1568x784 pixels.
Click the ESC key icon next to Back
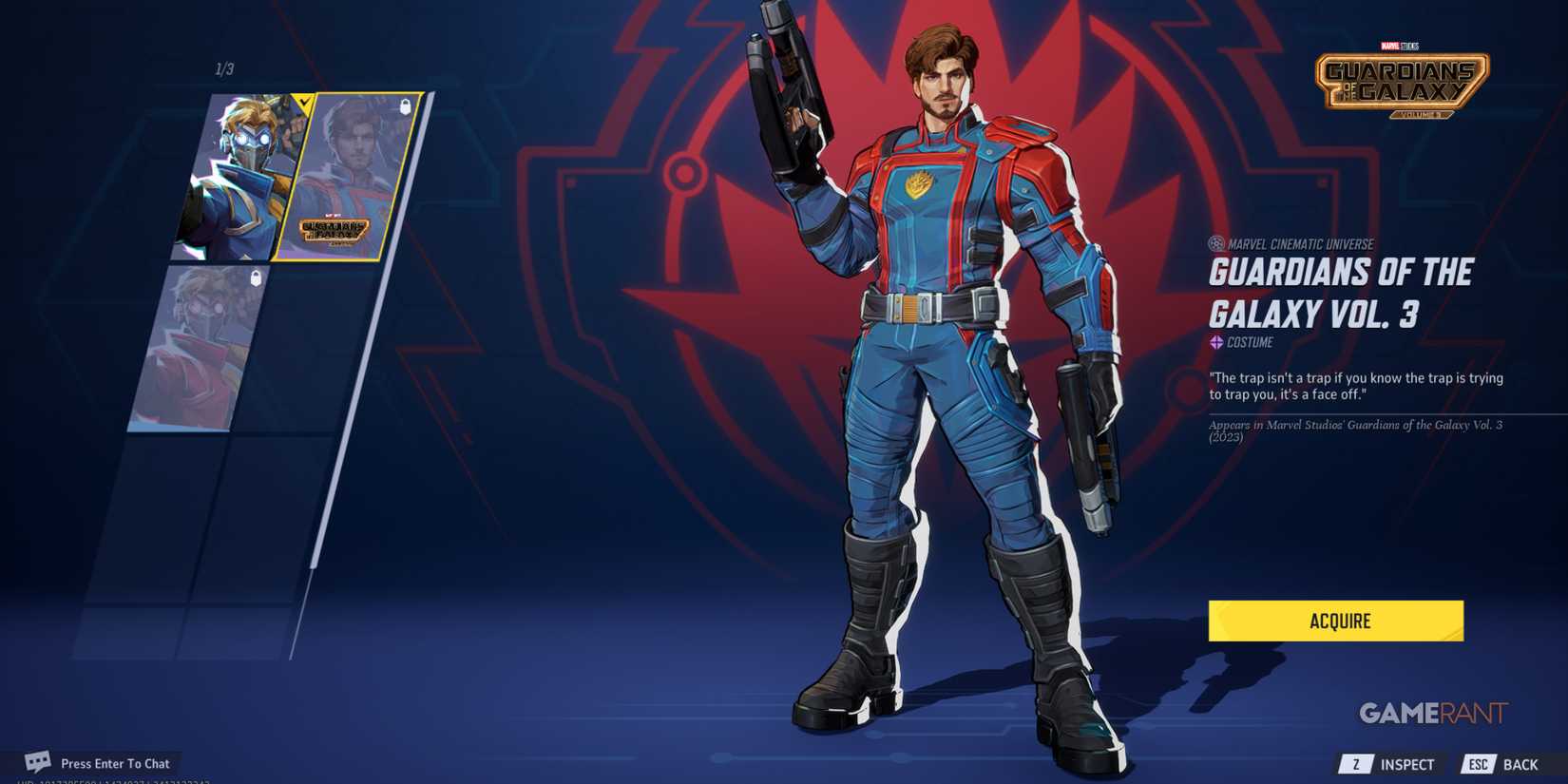1479,763
